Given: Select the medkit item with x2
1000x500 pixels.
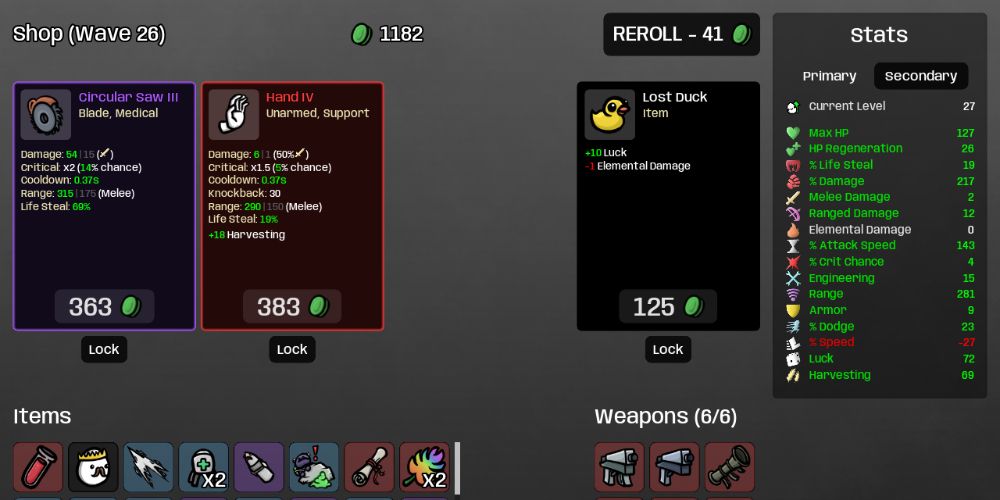Looking at the screenshot, I should coord(204,467).
